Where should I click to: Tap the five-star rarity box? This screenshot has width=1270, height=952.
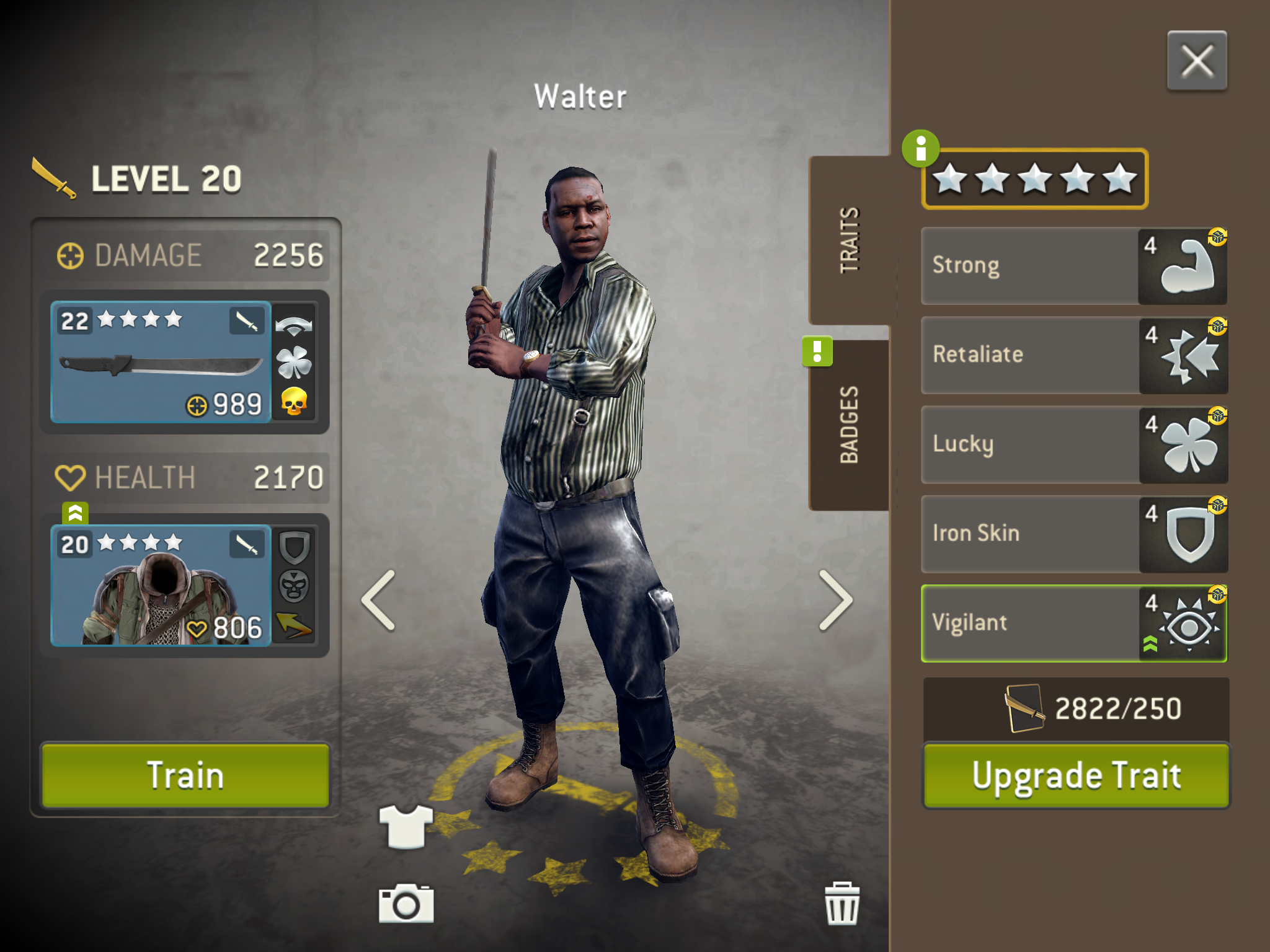(x=1035, y=179)
